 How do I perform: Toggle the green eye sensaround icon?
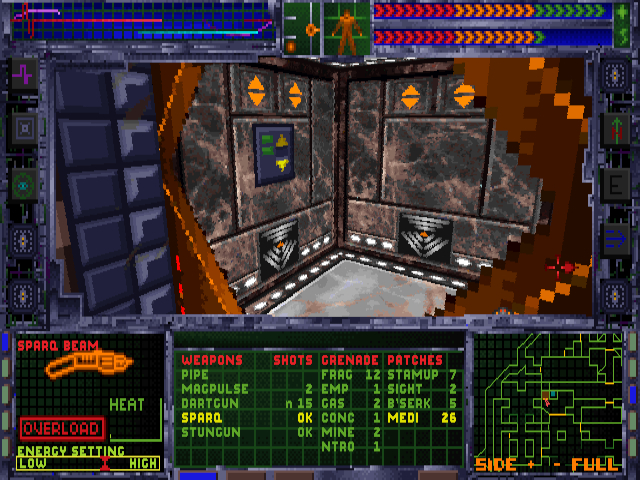click(x=23, y=184)
